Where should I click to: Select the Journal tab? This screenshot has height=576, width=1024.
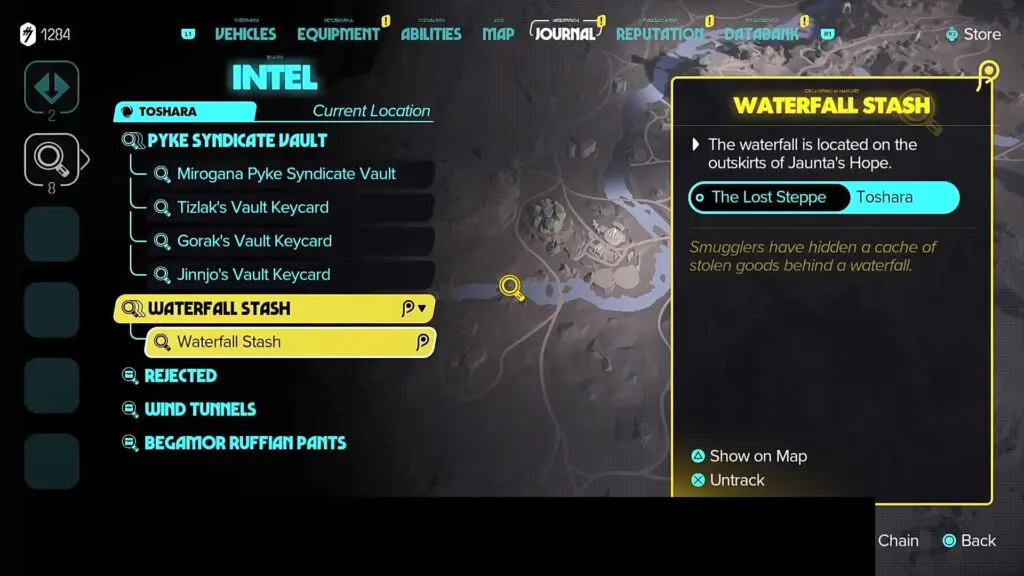point(565,33)
